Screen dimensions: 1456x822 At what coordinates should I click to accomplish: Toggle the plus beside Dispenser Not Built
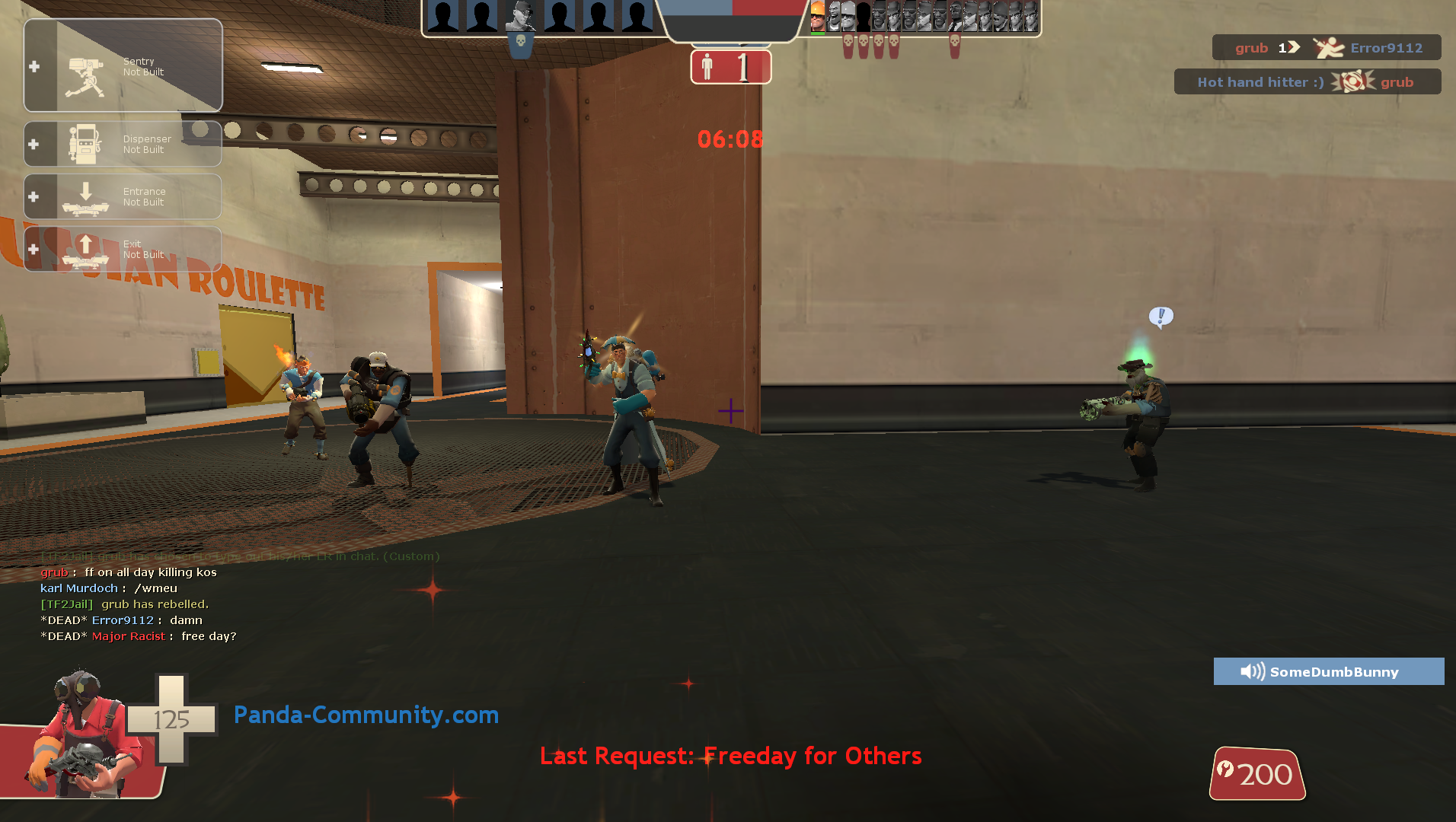[x=34, y=144]
